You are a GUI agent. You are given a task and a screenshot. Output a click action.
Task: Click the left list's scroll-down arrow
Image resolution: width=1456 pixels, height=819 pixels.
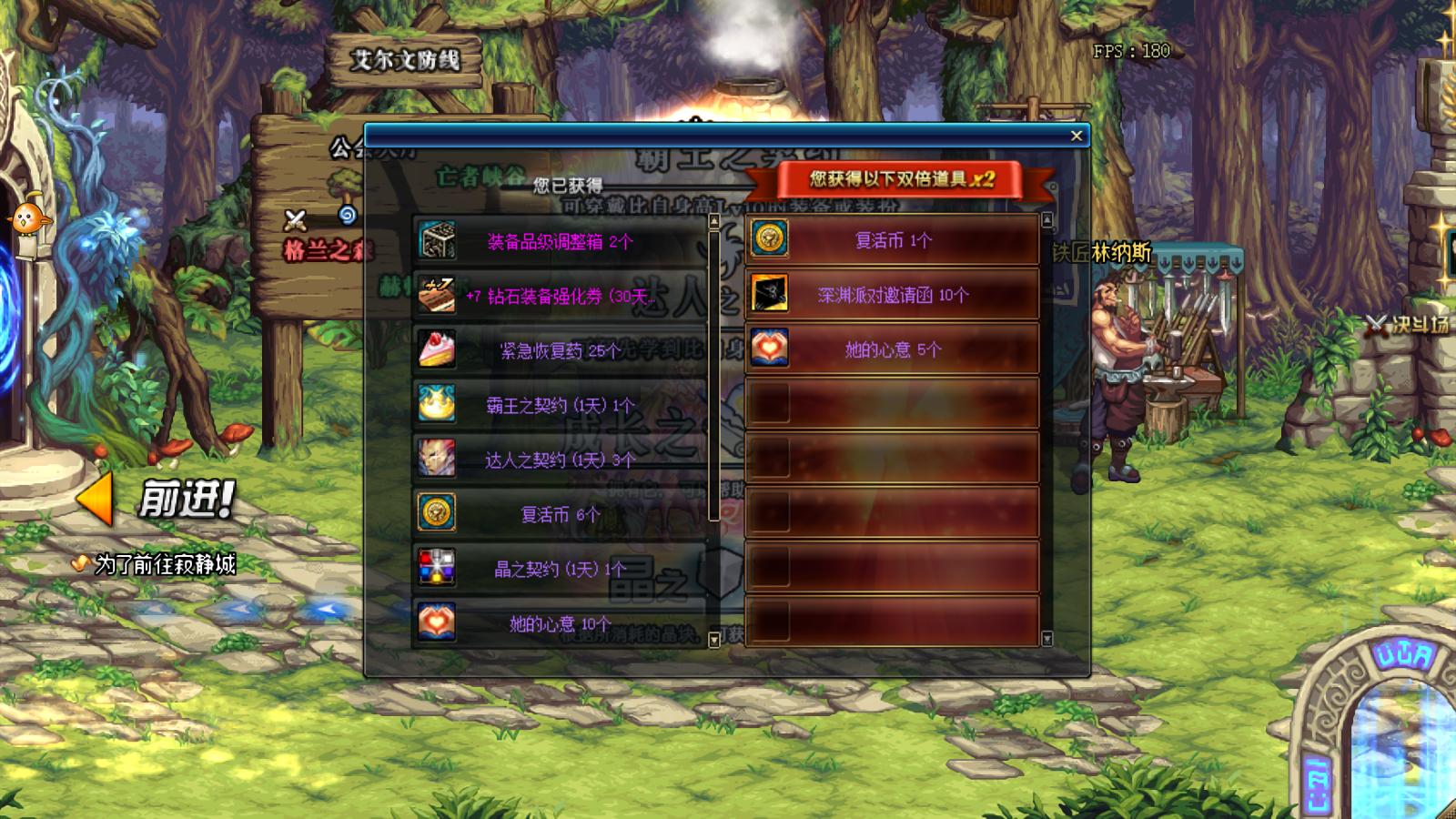coord(713,640)
